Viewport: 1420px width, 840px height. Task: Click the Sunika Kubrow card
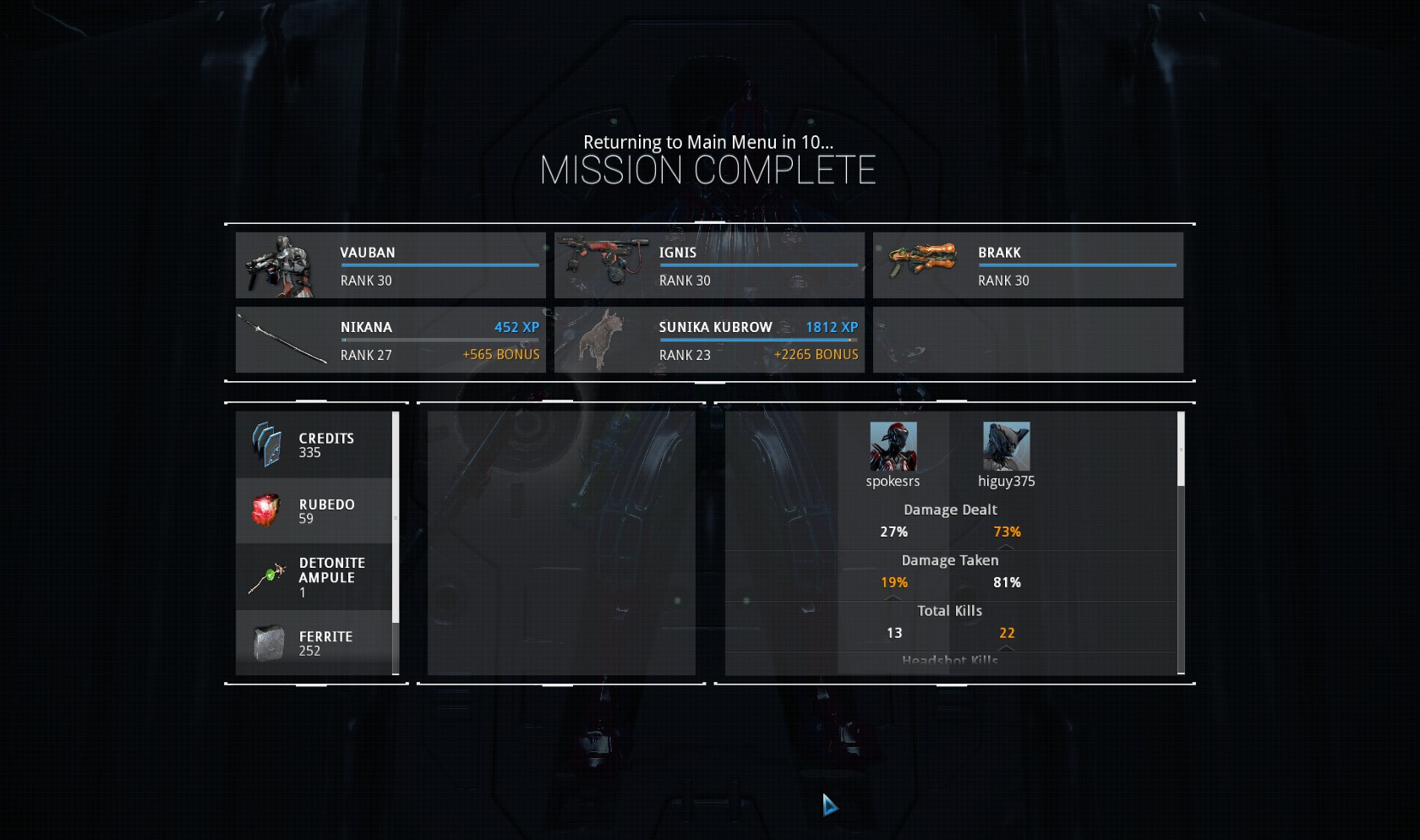click(x=709, y=340)
